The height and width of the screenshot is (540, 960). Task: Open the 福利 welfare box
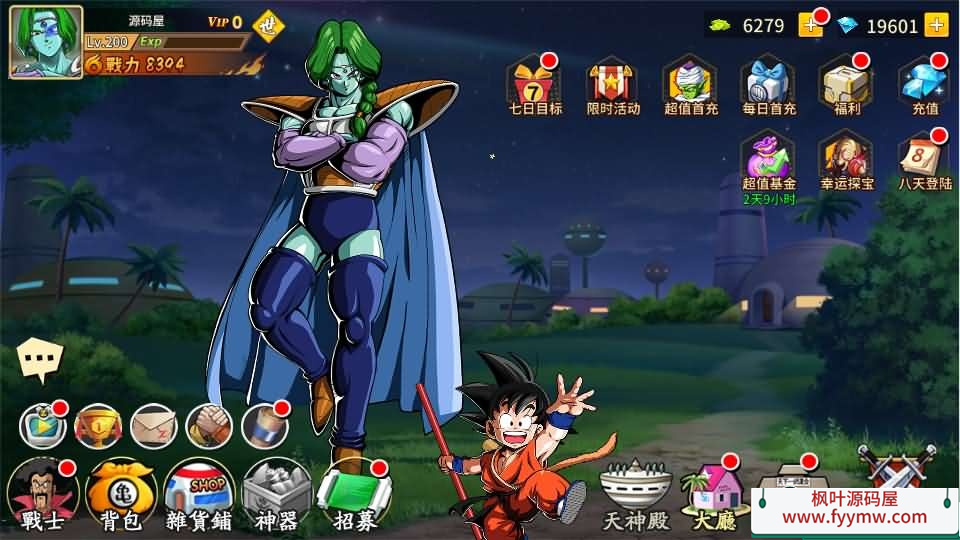point(846,84)
